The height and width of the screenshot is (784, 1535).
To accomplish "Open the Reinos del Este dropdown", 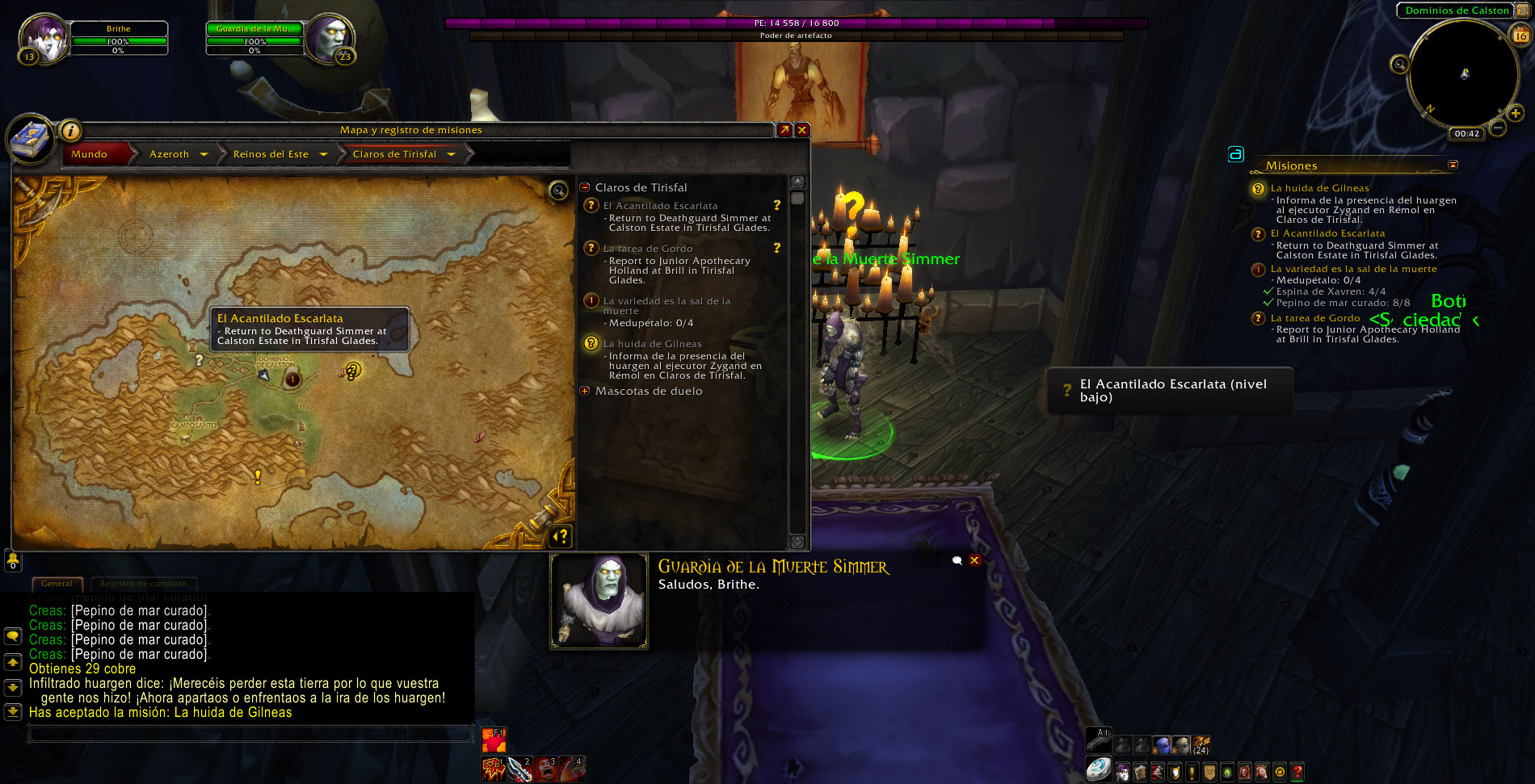I will [323, 154].
